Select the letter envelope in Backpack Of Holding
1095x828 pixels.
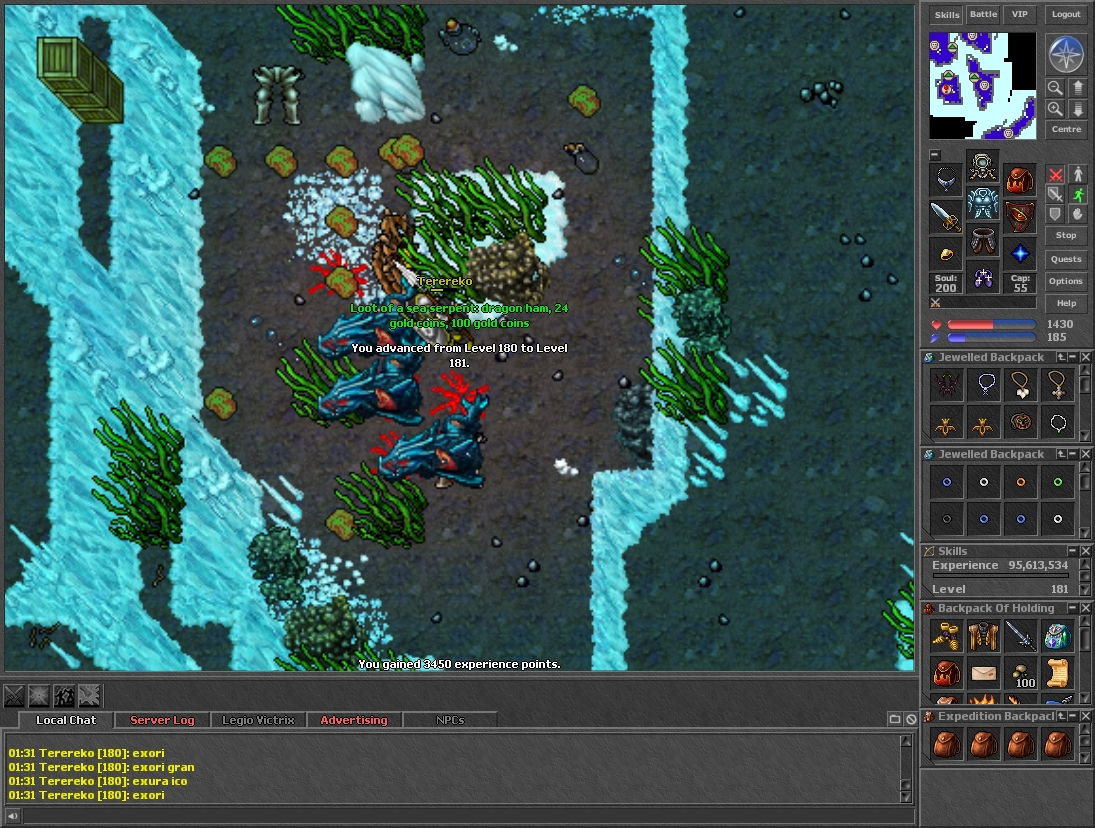985,673
